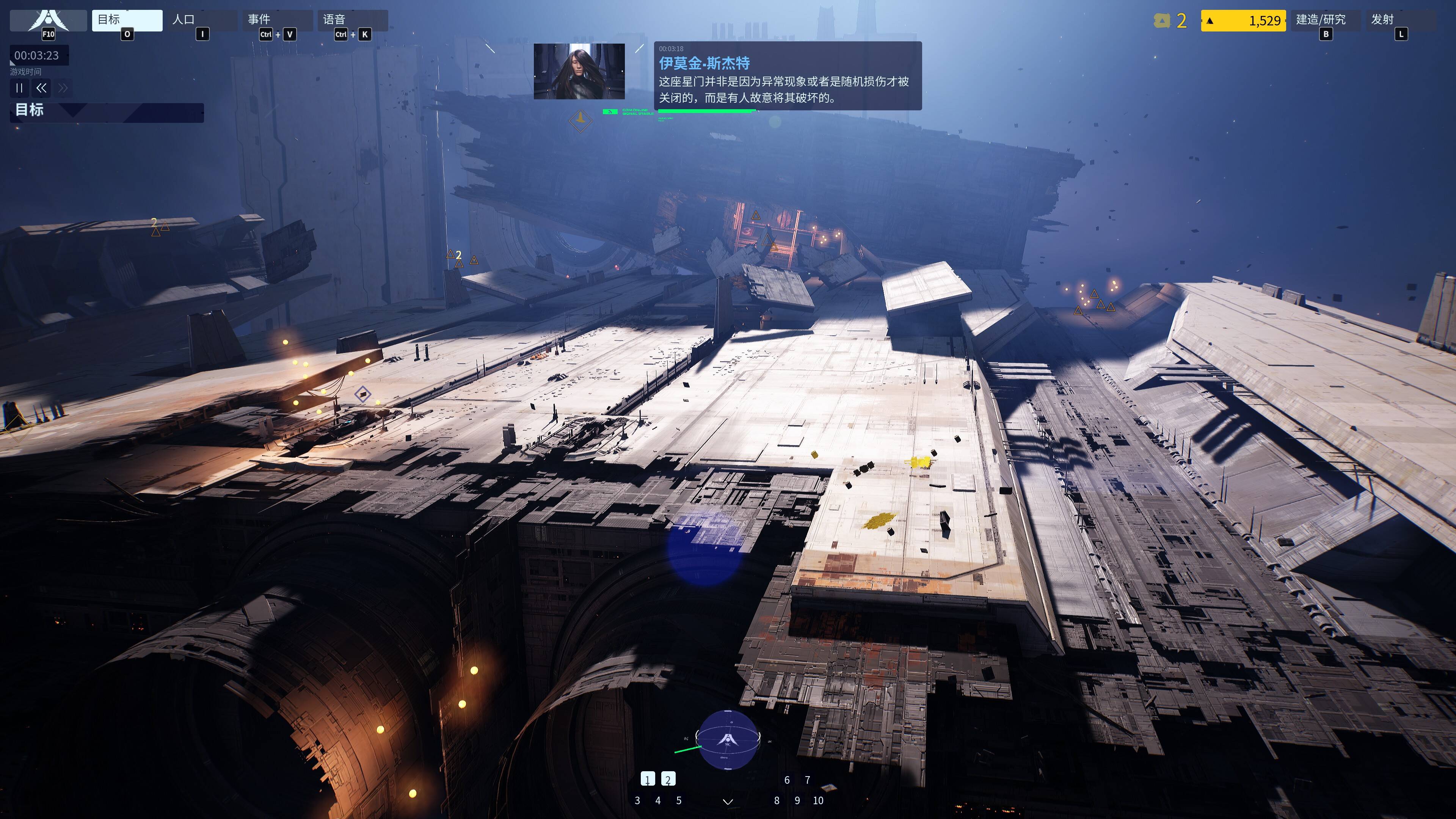This screenshot has width=1456, height=819.
Task: Click the speaker portrait of 伊莫金-斯杰特
Action: (x=579, y=71)
